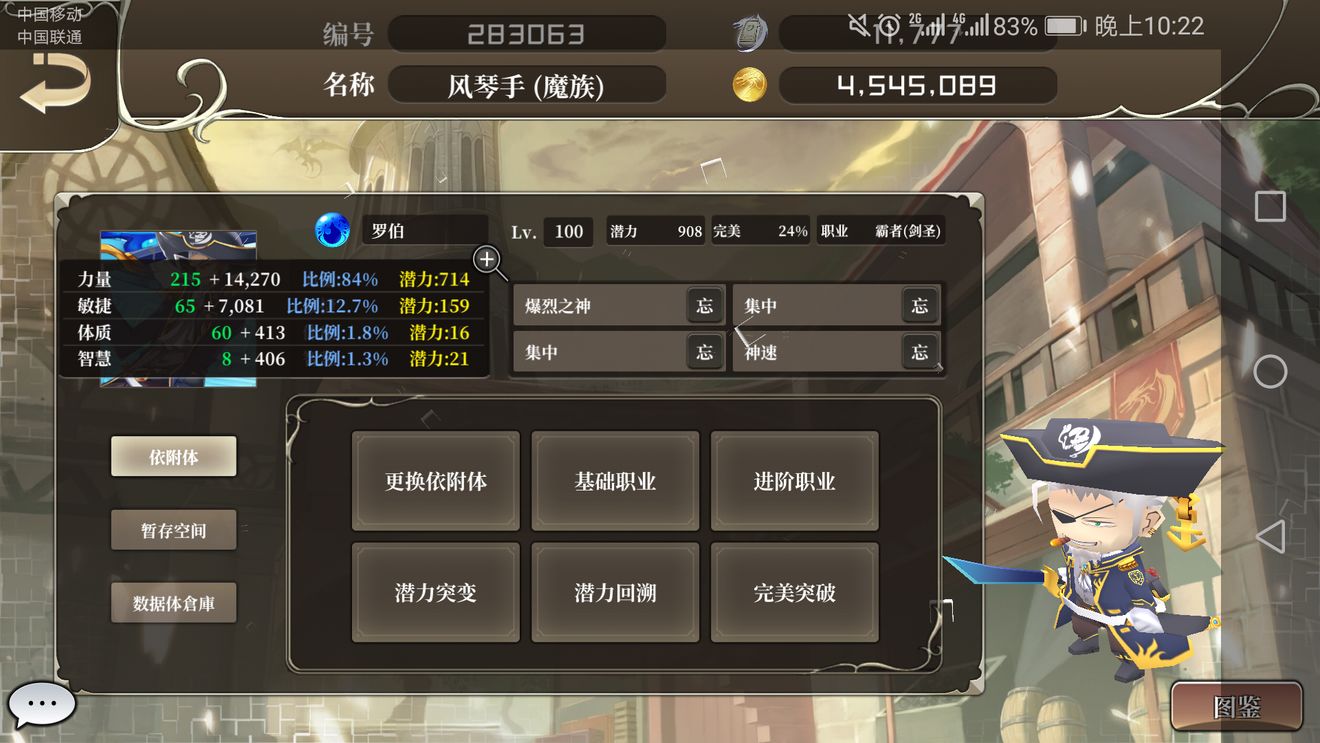This screenshot has width=1320, height=743.
Task: Open the chat bubble in bottom-left corner
Action: tap(42, 704)
